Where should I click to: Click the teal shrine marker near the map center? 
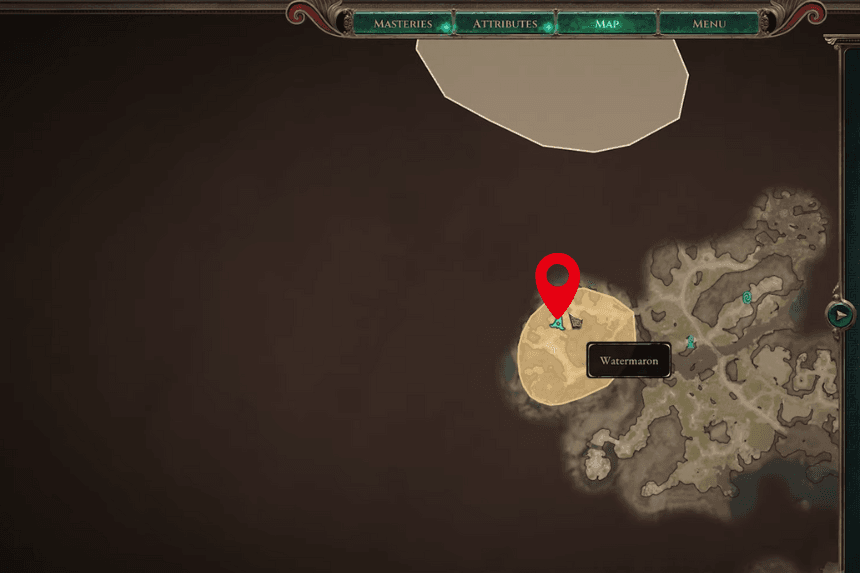(690, 343)
